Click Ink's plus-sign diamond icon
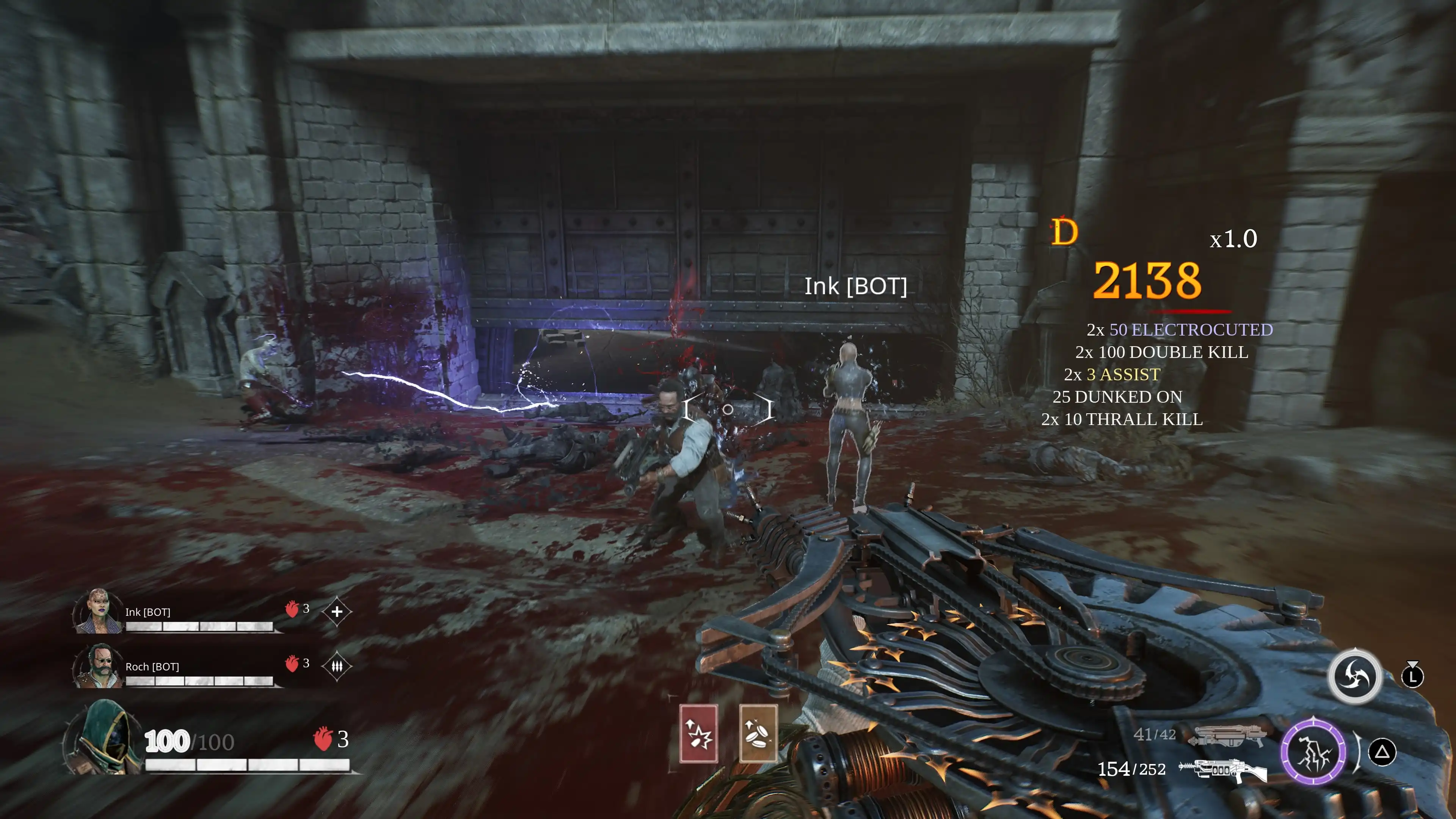Image resolution: width=1456 pixels, height=819 pixels. pyautogui.click(x=337, y=612)
